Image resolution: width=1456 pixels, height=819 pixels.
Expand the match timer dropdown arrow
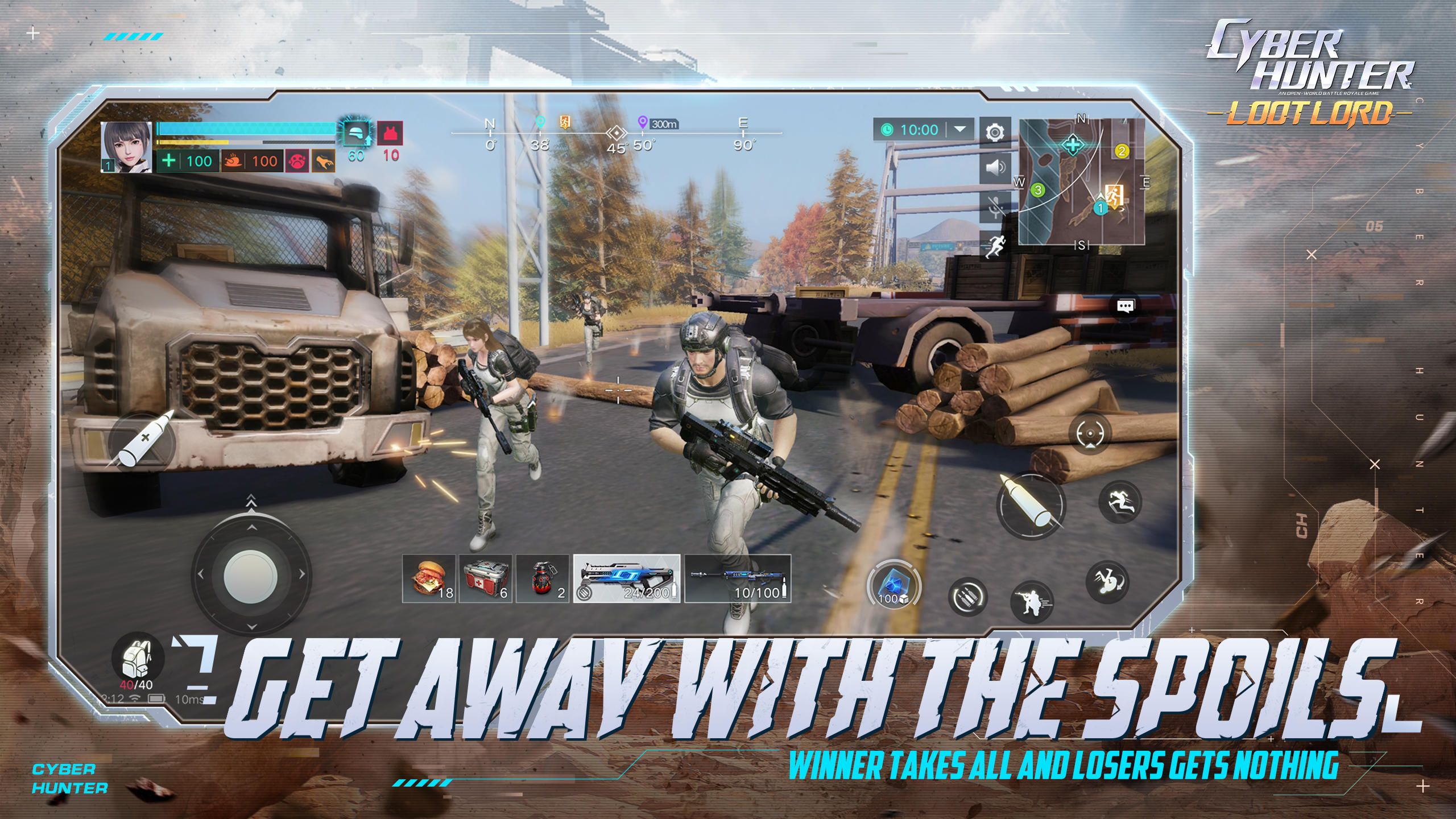point(960,130)
